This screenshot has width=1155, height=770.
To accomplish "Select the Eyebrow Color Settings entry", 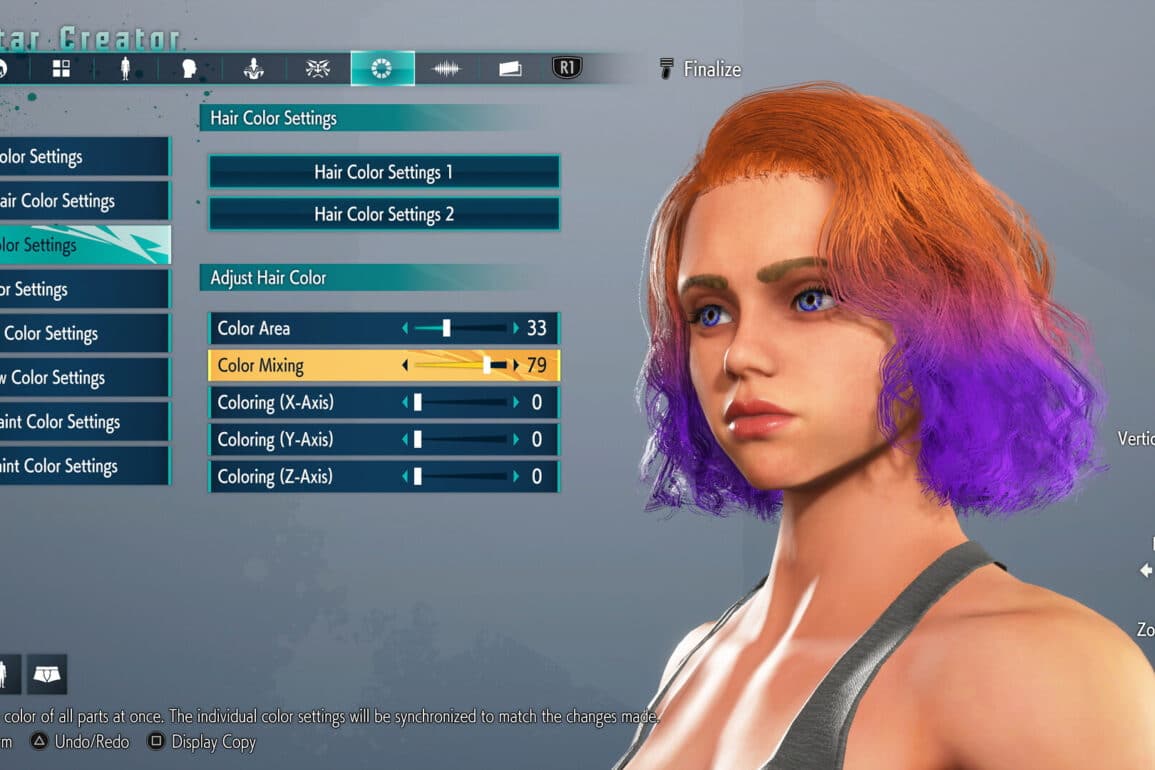I will (x=84, y=377).
